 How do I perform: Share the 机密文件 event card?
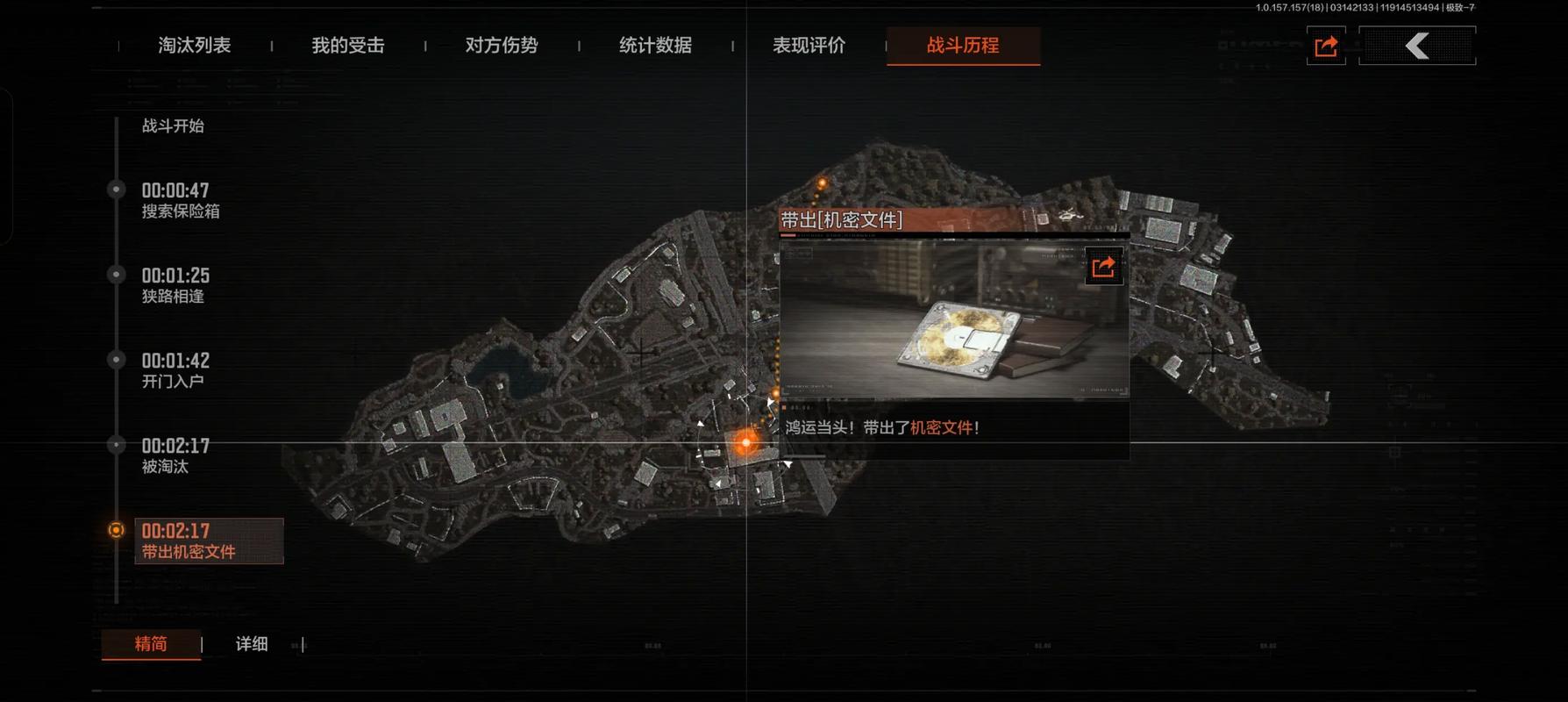coord(1103,266)
